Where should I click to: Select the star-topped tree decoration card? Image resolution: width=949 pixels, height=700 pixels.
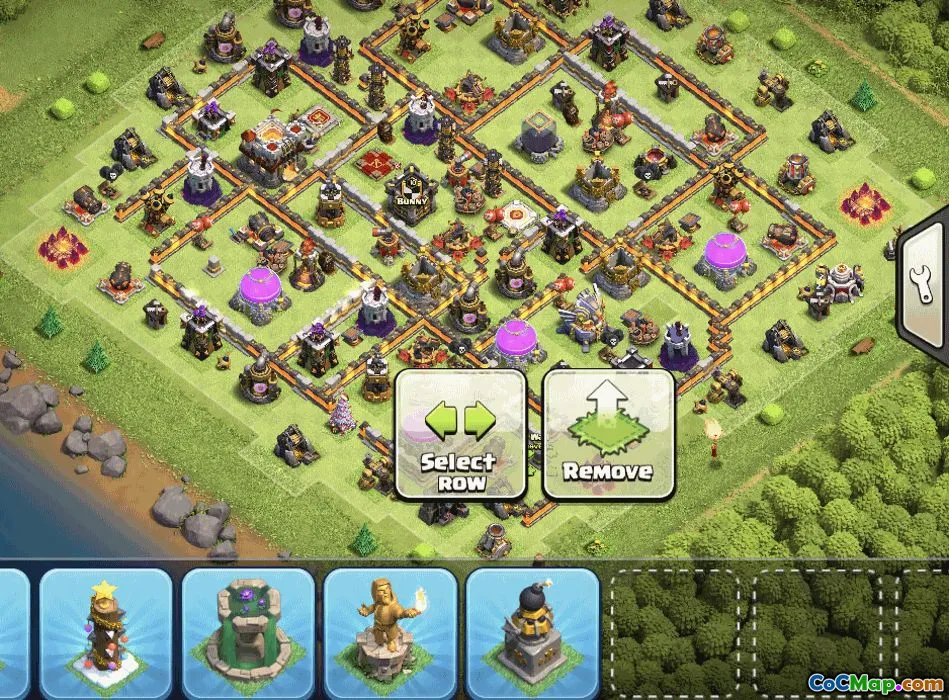pyautogui.click(x=106, y=627)
